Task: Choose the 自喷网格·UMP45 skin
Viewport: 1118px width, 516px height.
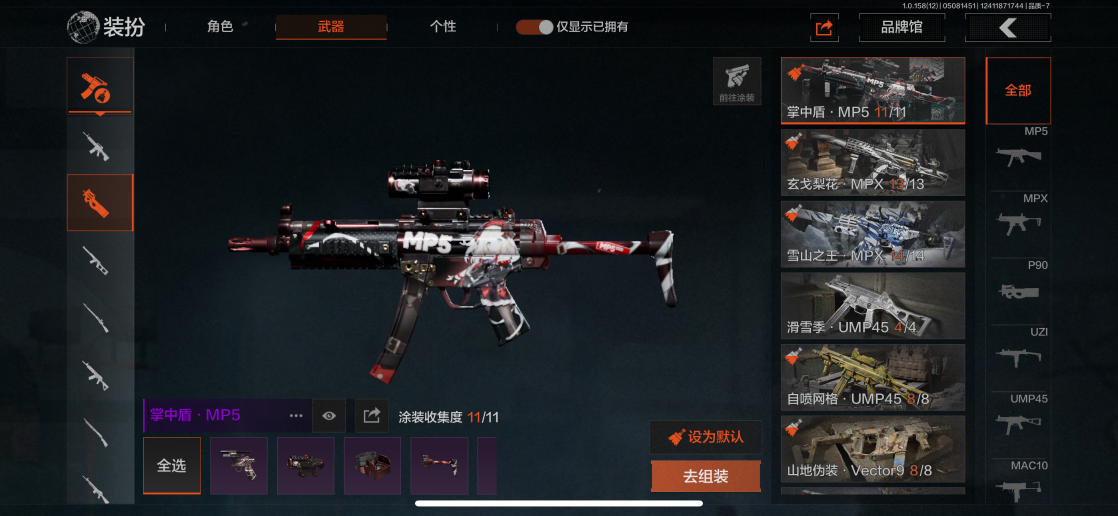Action: pyautogui.click(x=872, y=378)
